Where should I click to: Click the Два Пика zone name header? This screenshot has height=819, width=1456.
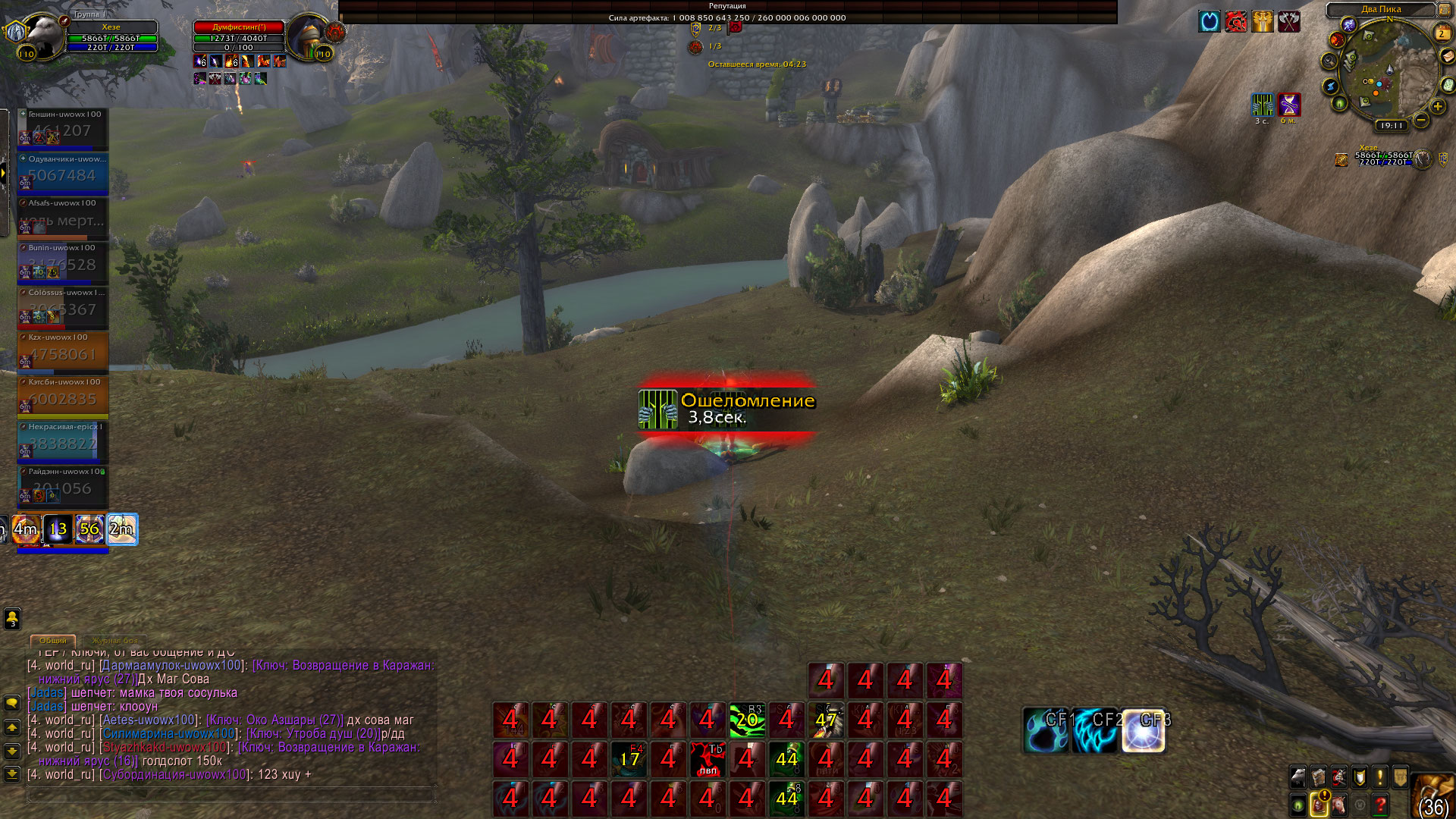1381,9
